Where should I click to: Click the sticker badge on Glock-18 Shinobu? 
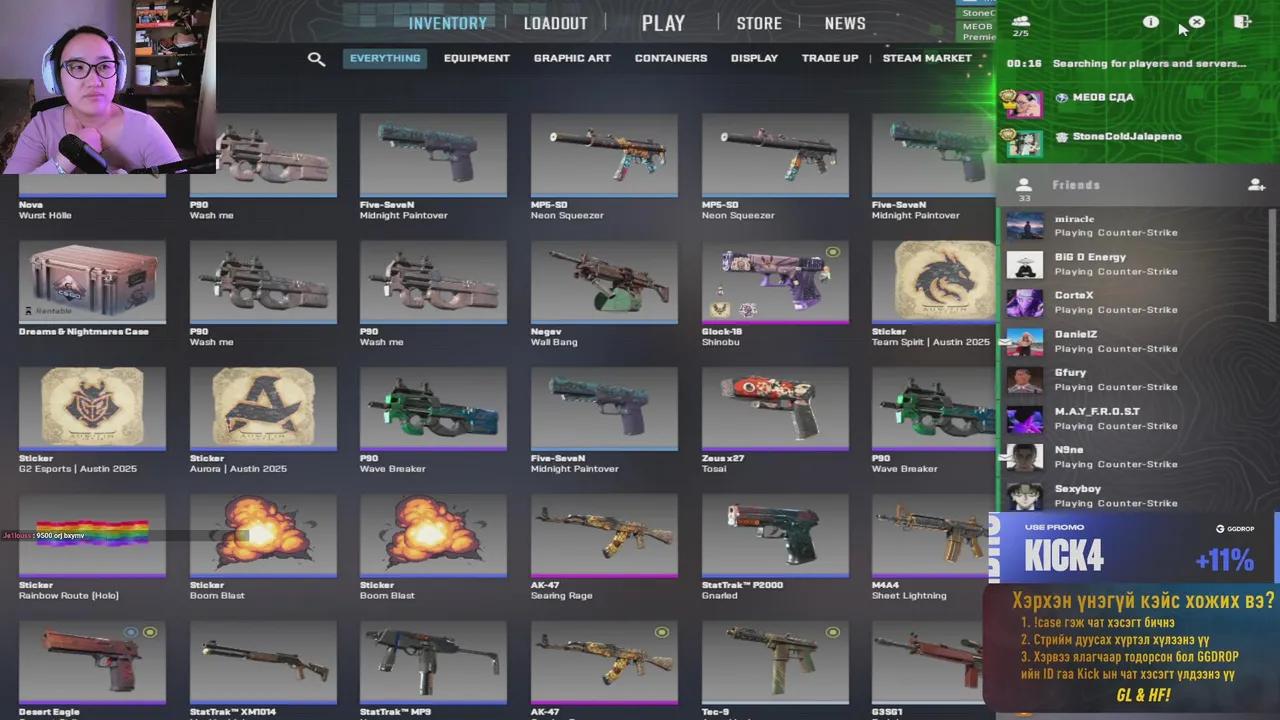[832, 252]
